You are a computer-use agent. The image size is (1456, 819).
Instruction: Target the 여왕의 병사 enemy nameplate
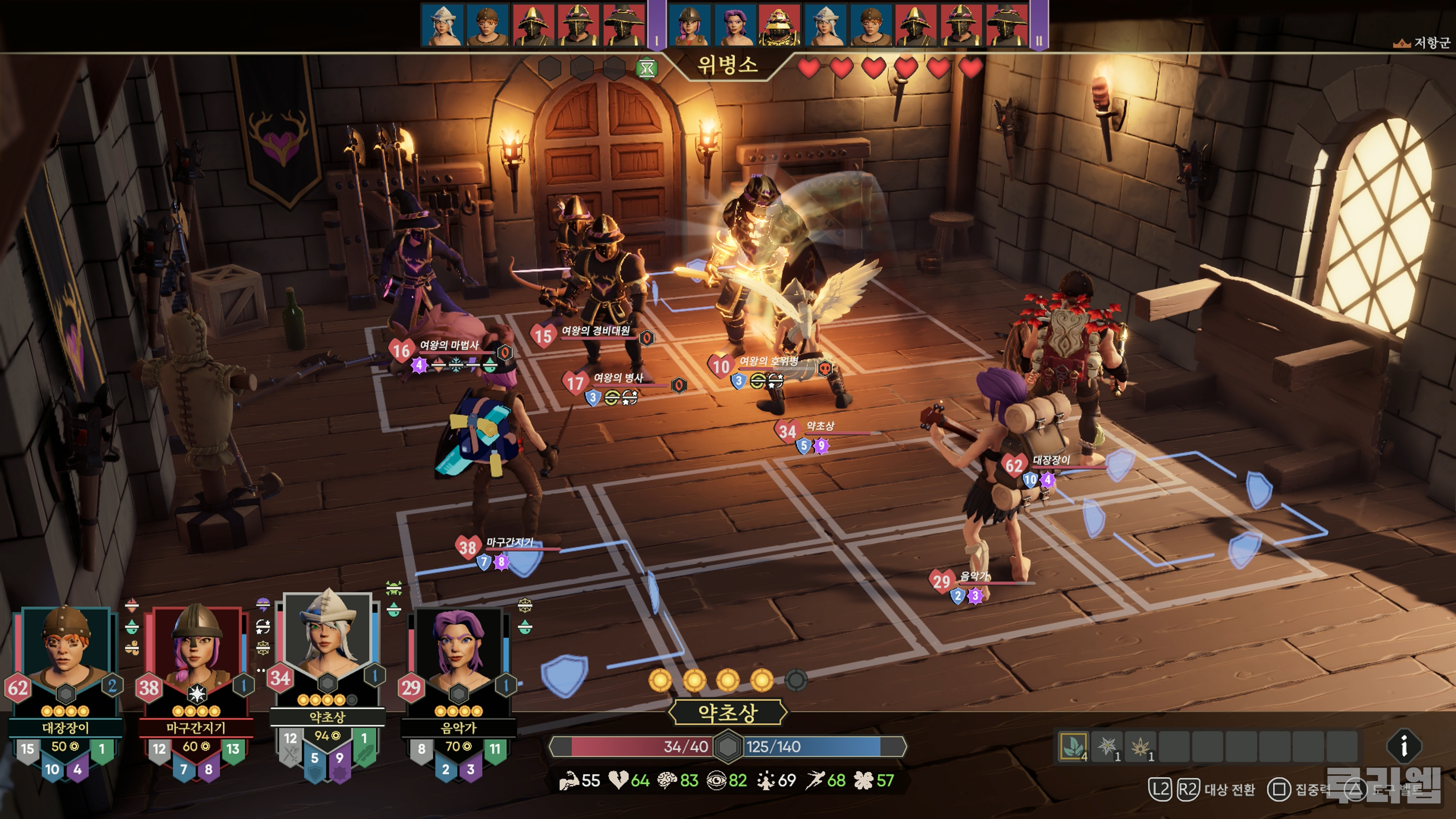point(618,378)
